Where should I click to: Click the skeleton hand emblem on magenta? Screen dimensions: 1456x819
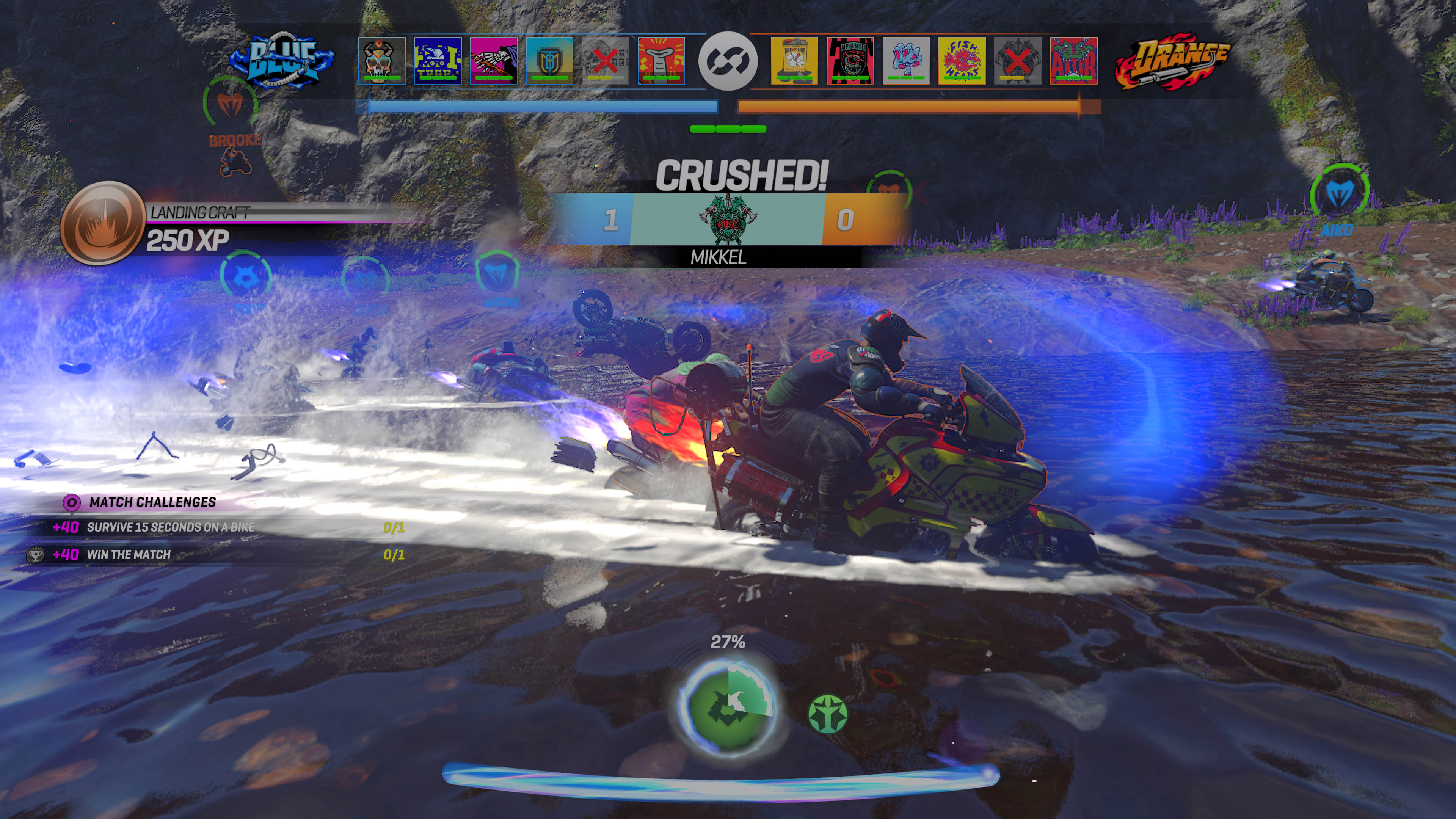point(493,61)
